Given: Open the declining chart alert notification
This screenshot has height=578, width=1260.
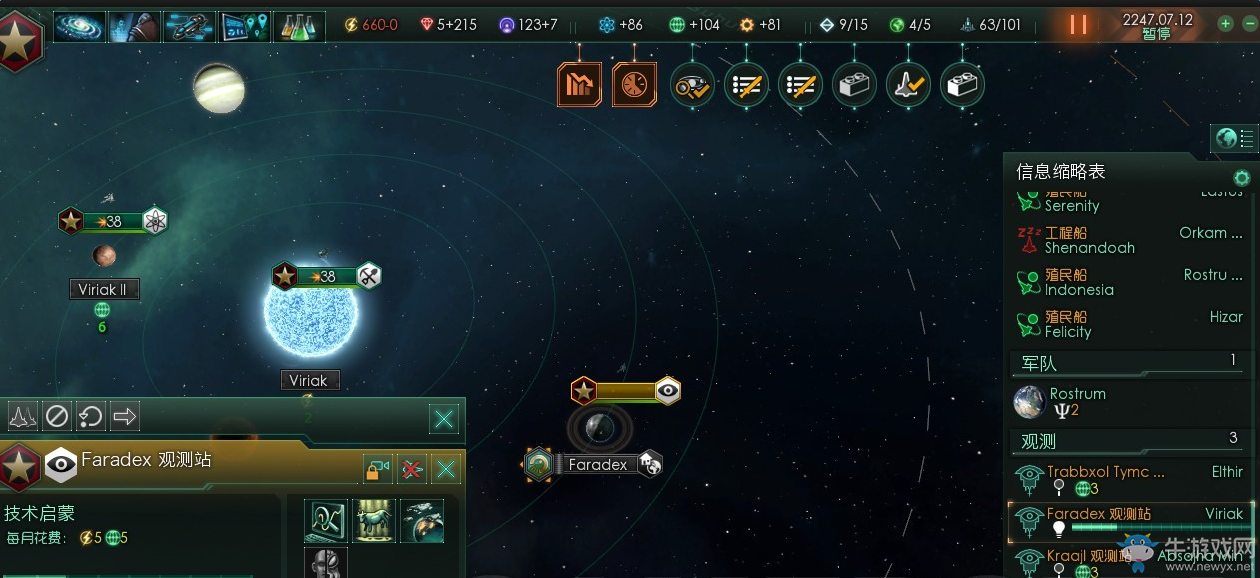Looking at the screenshot, I should [579, 85].
